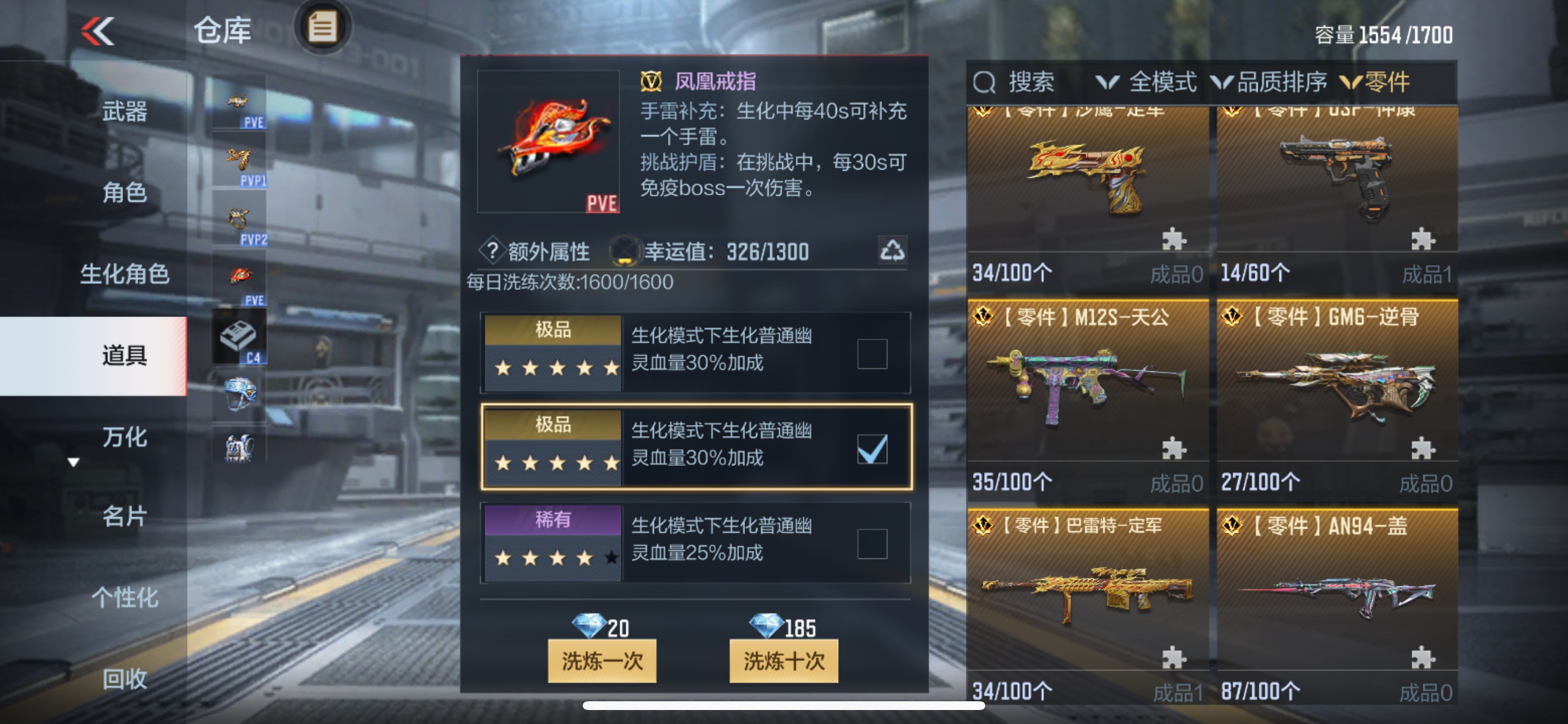1568x724 pixels.
Task: Select the C4 item thumbnail in the item column
Action: tap(240, 335)
